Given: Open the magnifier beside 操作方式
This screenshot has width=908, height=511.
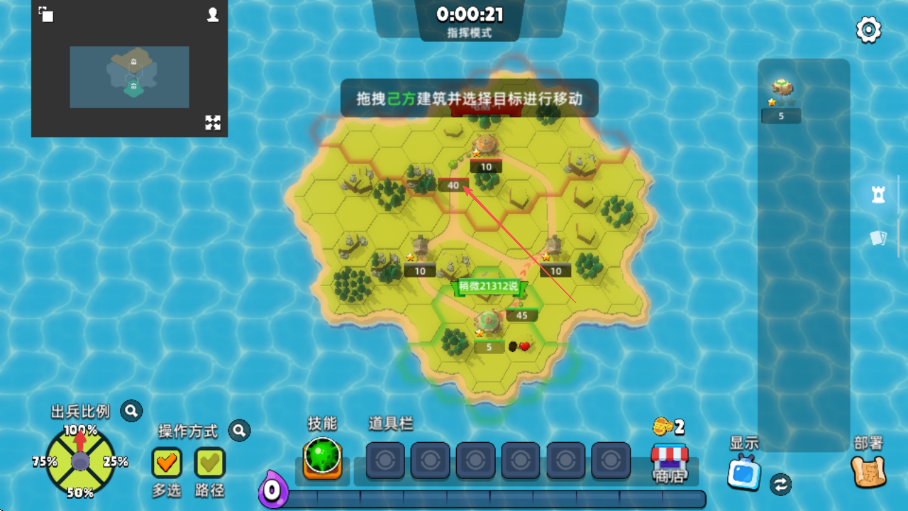Looking at the screenshot, I should click(x=239, y=431).
